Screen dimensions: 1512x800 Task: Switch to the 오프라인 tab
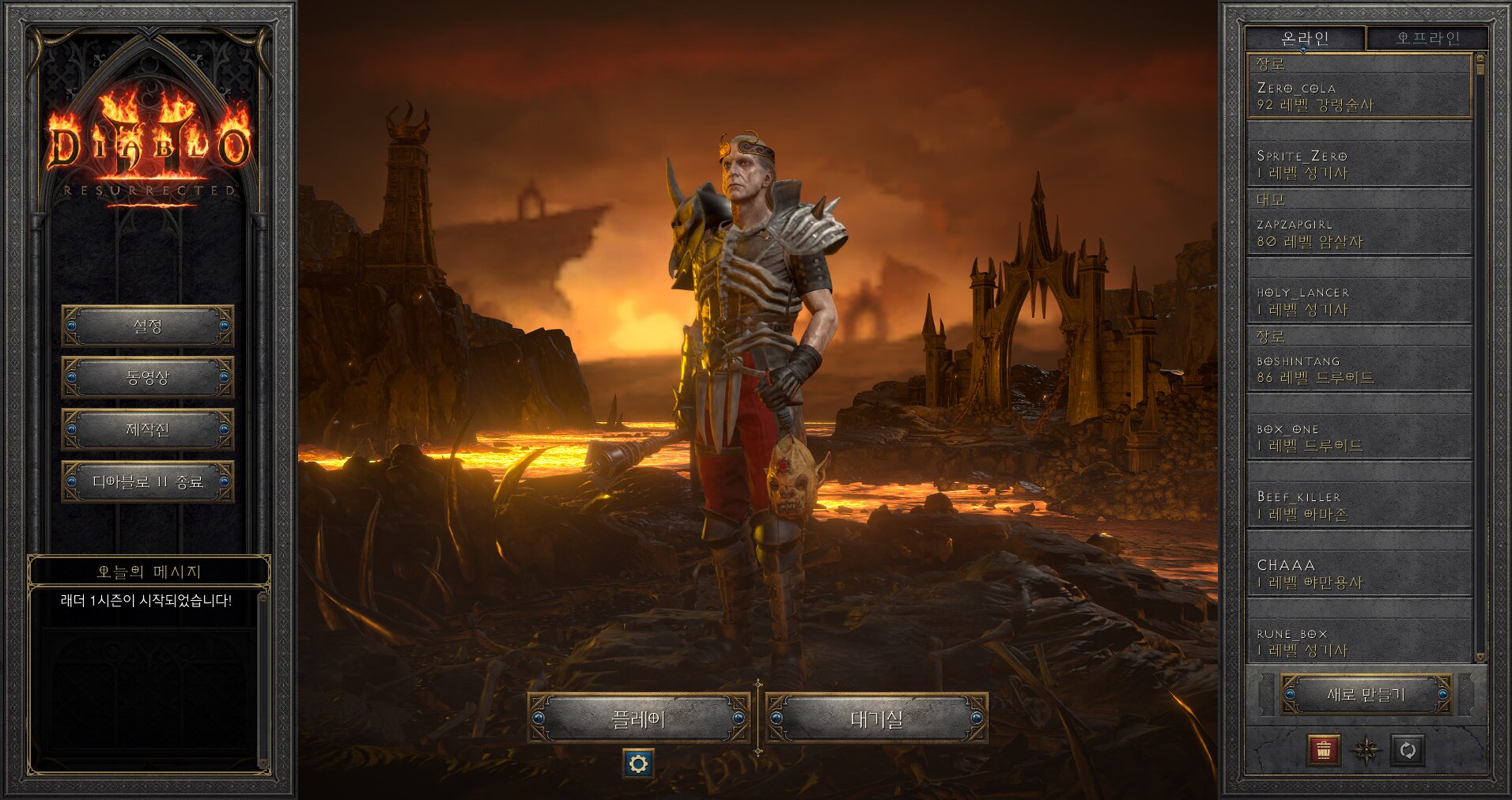click(1428, 38)
